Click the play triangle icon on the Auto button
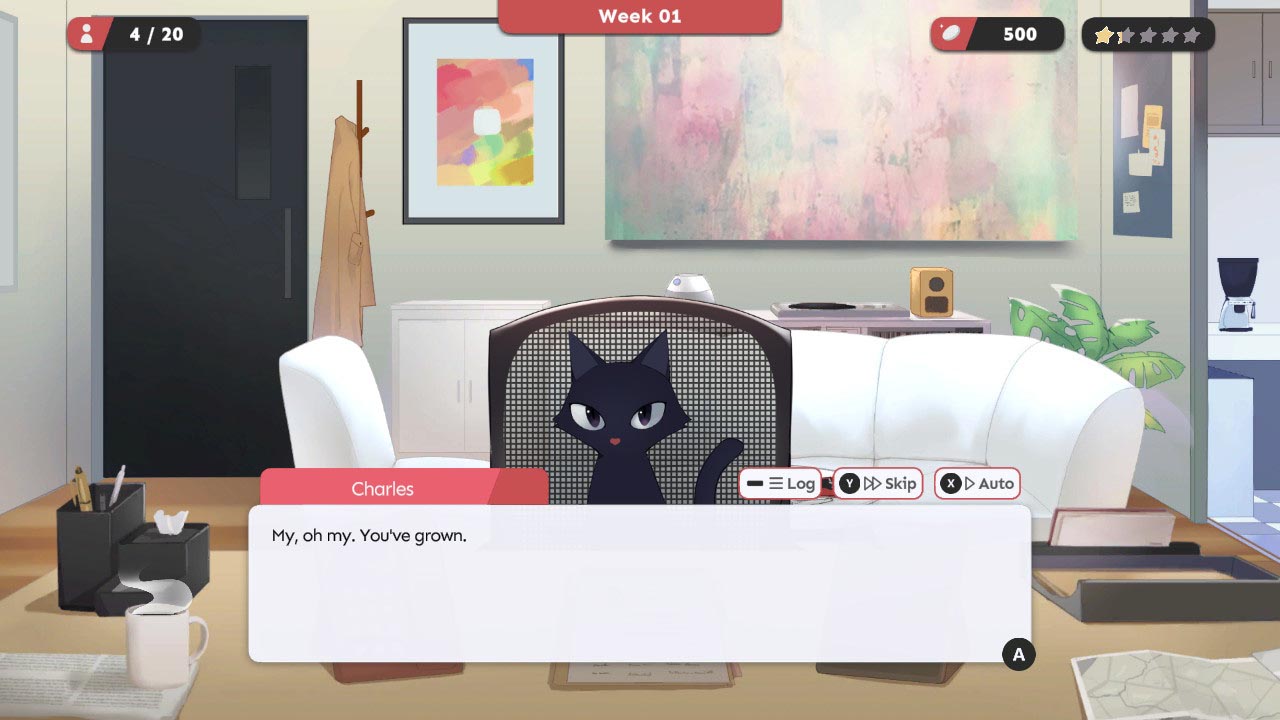Screen dimensions: 1280x720 point(969,483)
